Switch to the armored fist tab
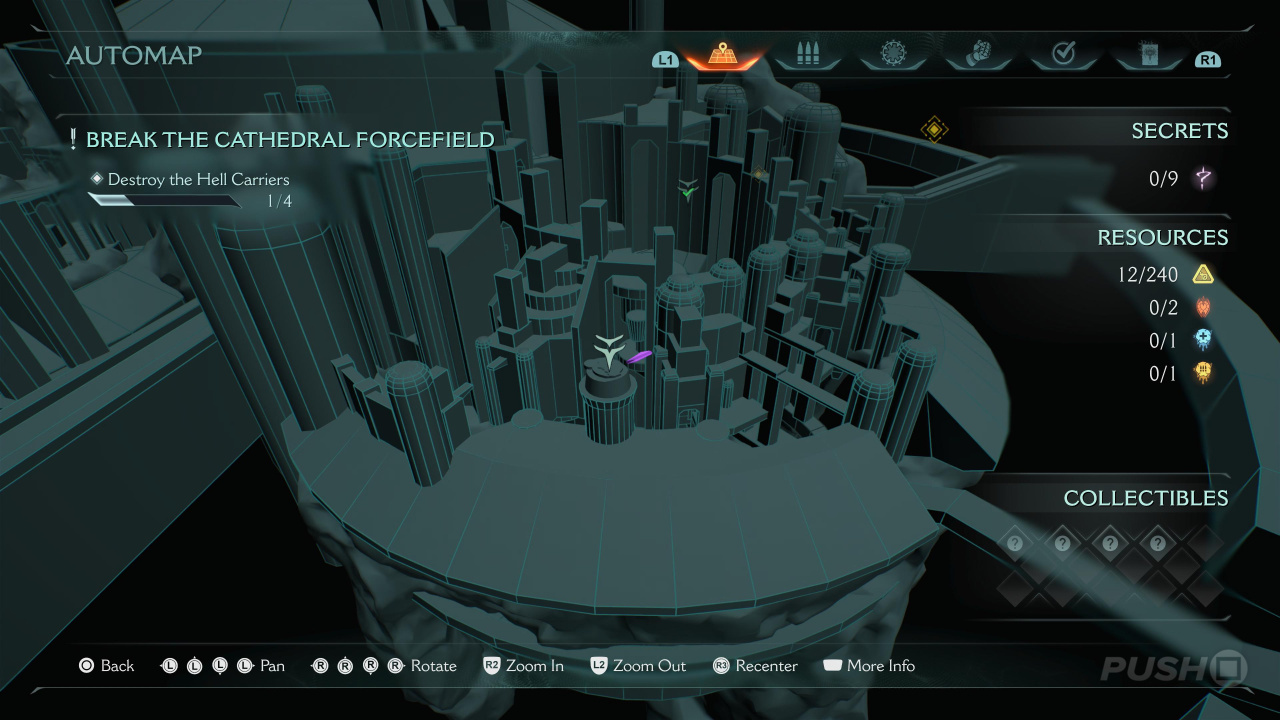1280x720 pixels. point(978,55)
